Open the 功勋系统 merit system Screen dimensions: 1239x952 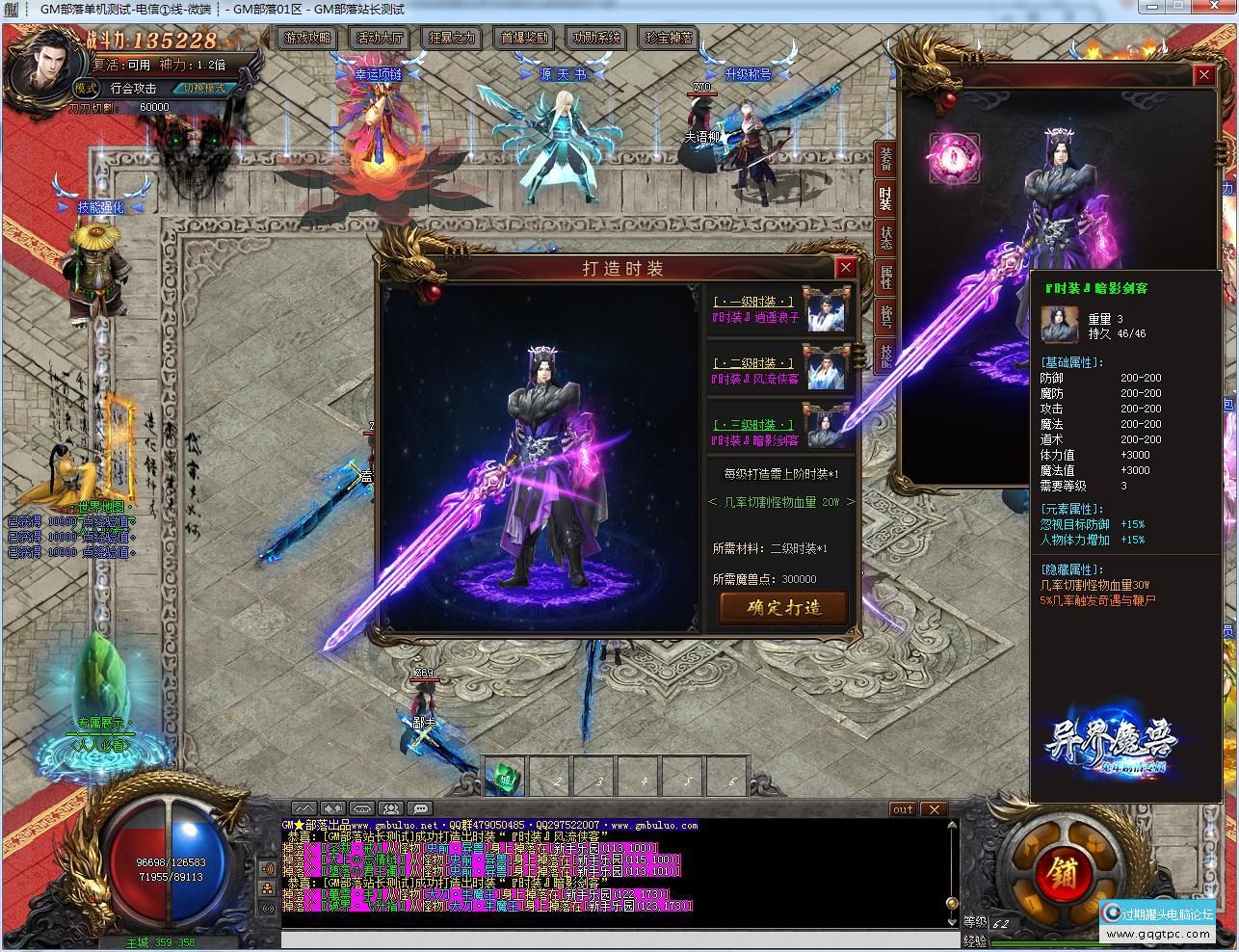click(596, 39)
